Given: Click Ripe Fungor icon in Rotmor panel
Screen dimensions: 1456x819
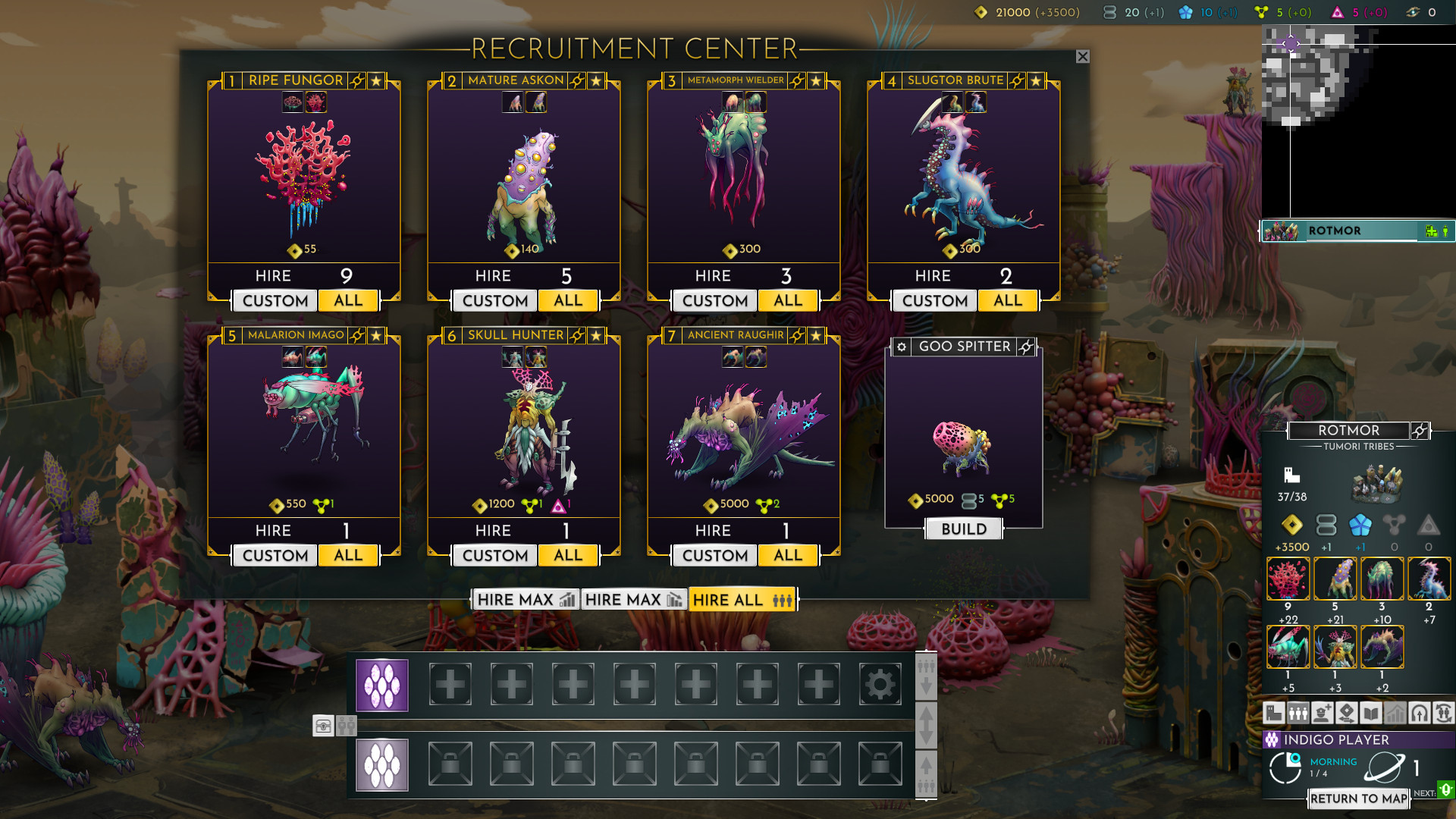Looking at the screenshot, I should tap(1288, 579).
